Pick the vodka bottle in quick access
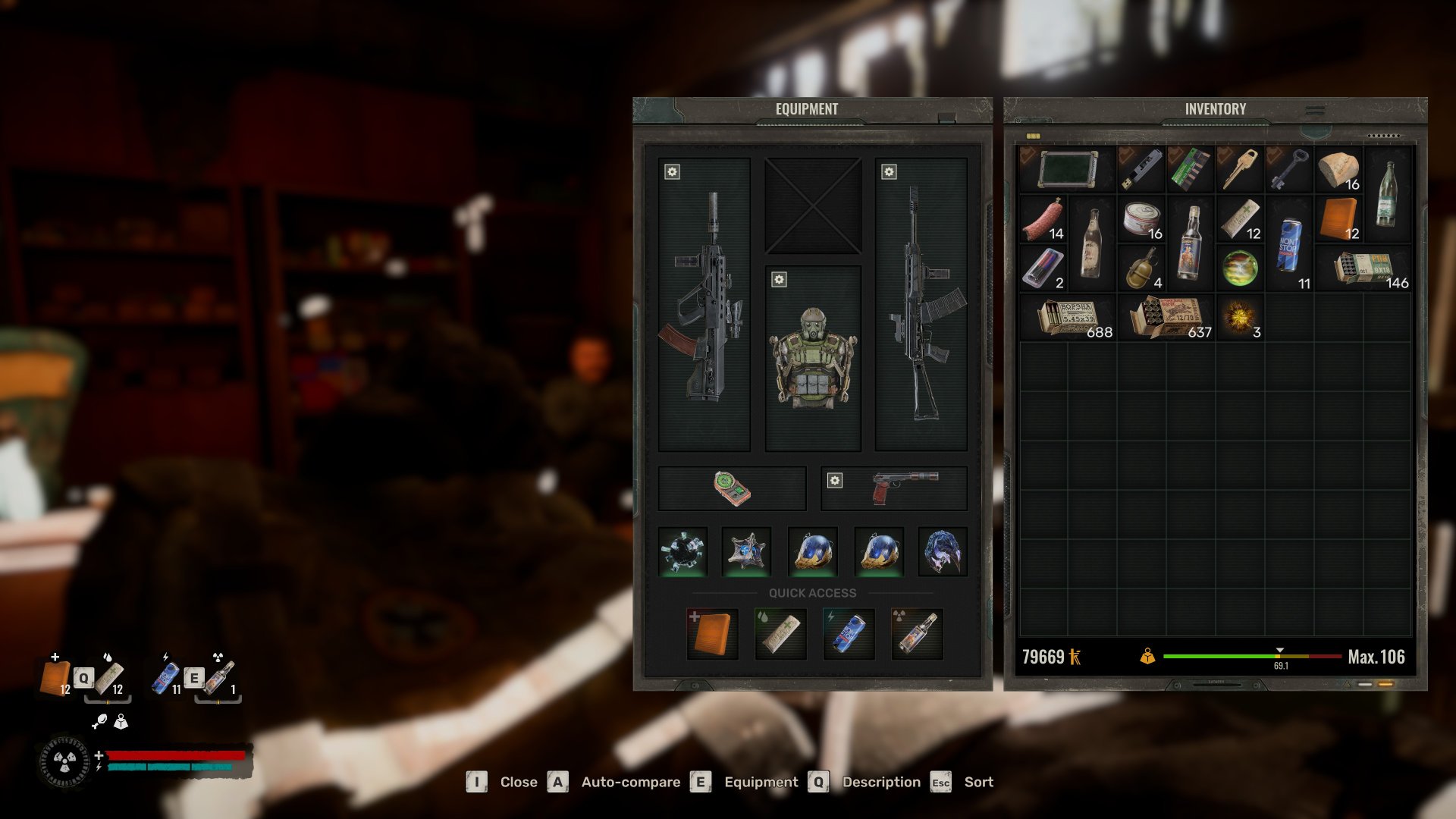The height and width of the screenshot is (819, 1456). [x=917, y=633]
